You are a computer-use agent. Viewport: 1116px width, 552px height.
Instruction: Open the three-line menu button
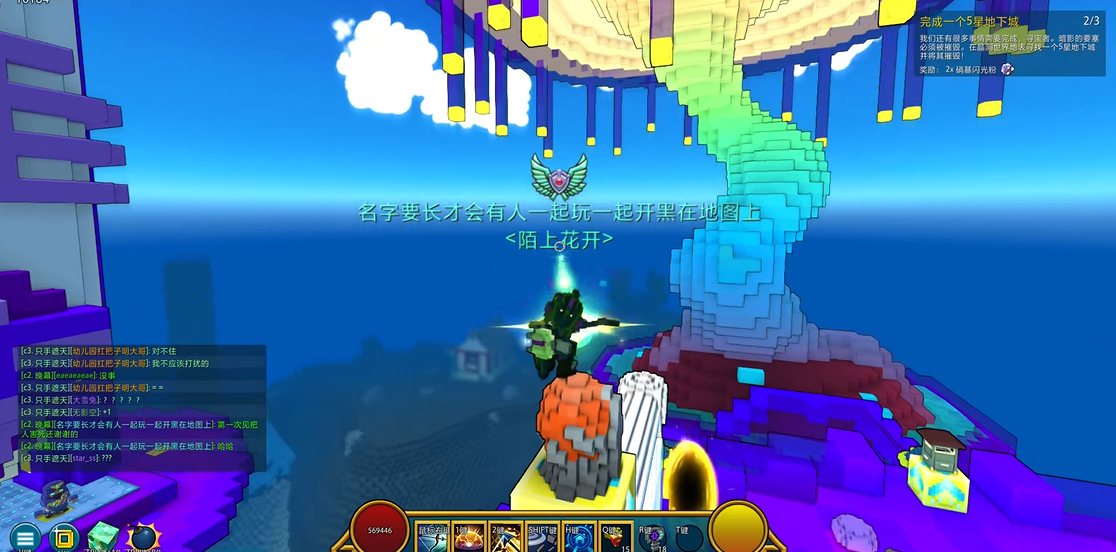tap(25, 537)
